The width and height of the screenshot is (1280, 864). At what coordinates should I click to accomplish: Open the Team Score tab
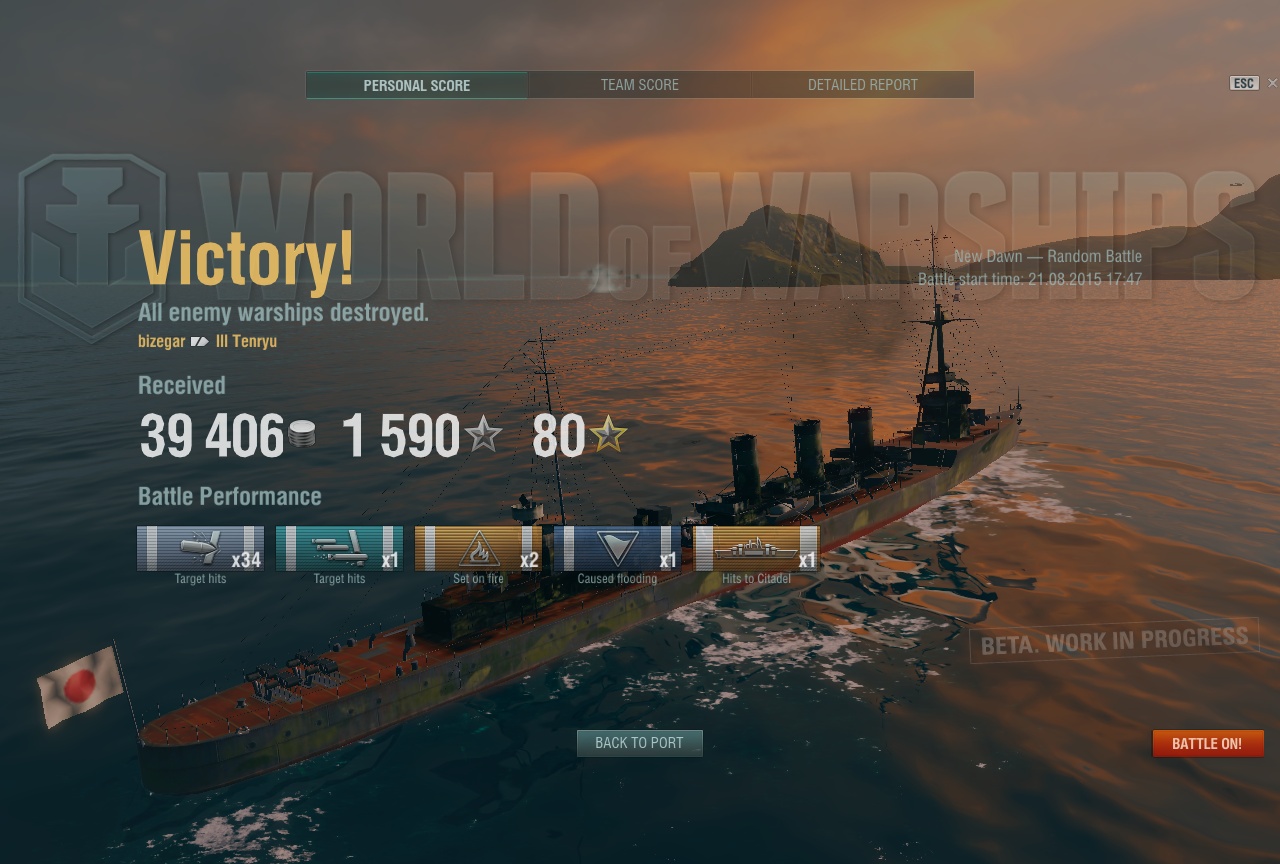coord(640,85)
